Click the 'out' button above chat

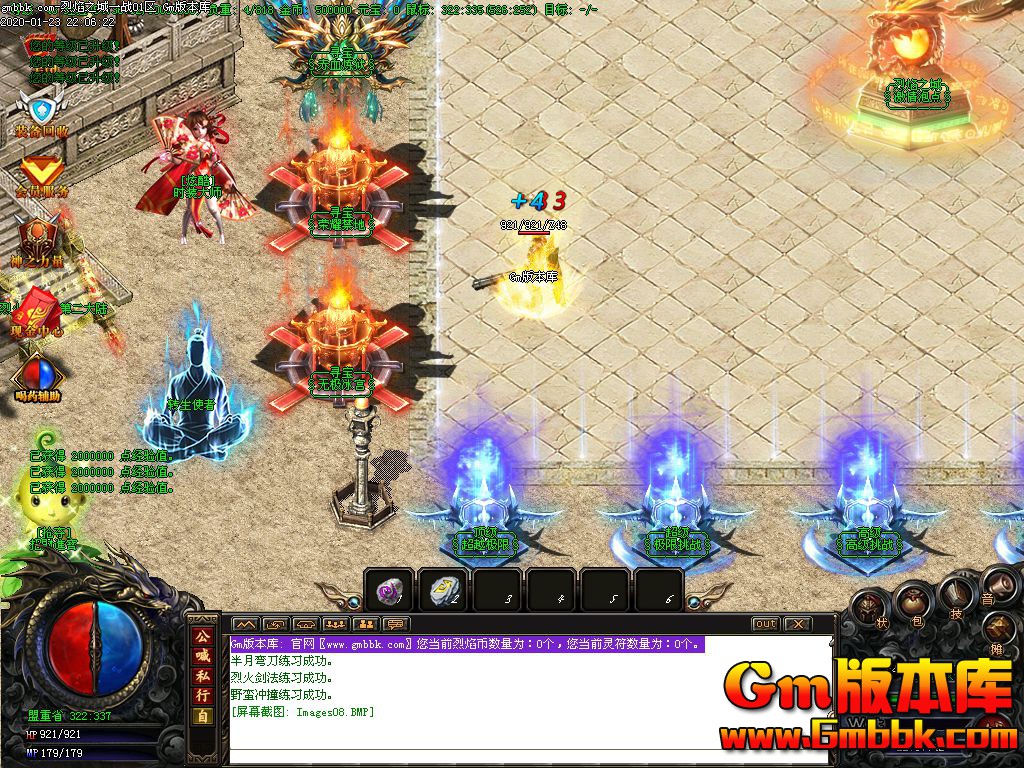tap(765, 624)
